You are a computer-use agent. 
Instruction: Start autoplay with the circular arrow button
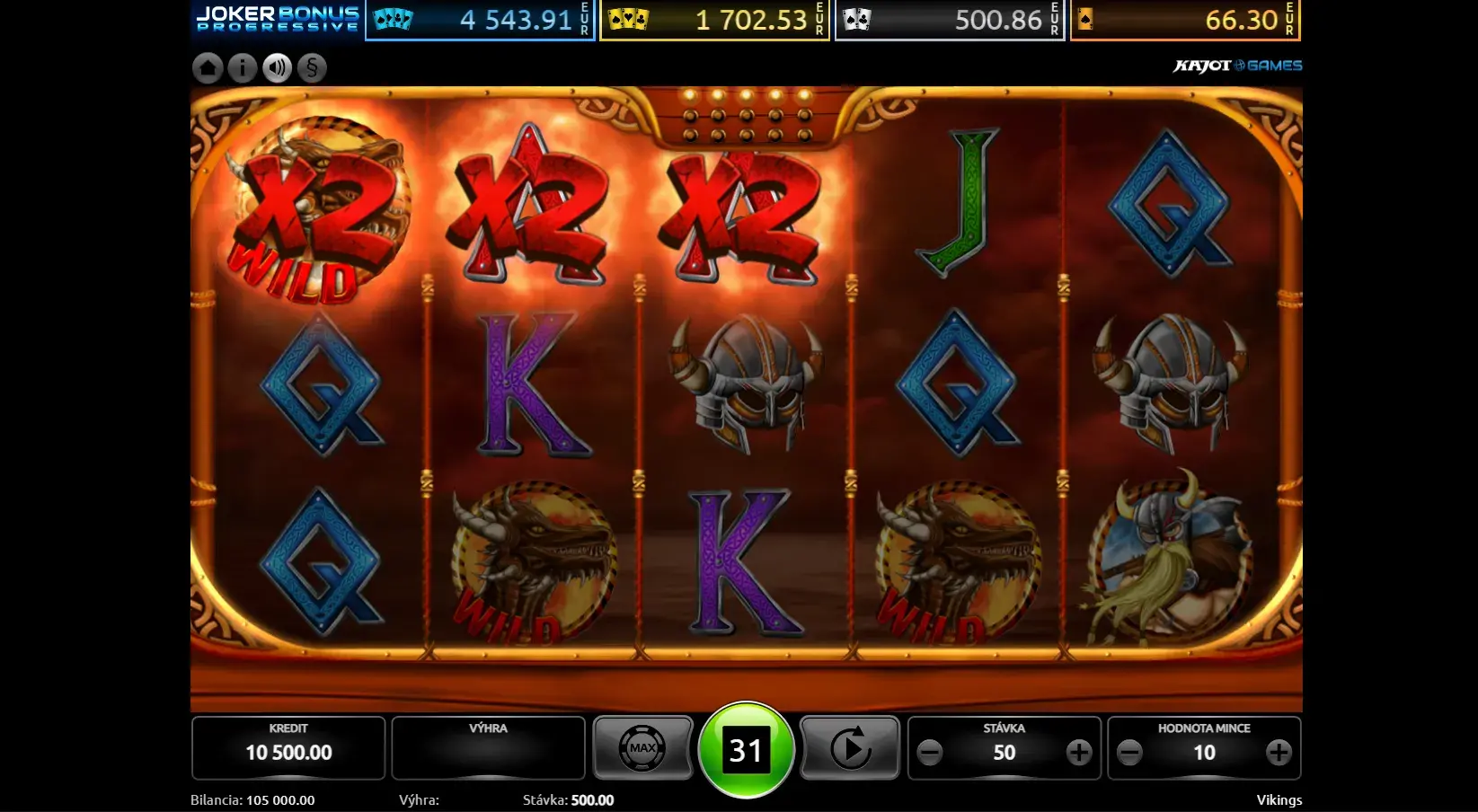pyautogui.click(x=849, y=748)
